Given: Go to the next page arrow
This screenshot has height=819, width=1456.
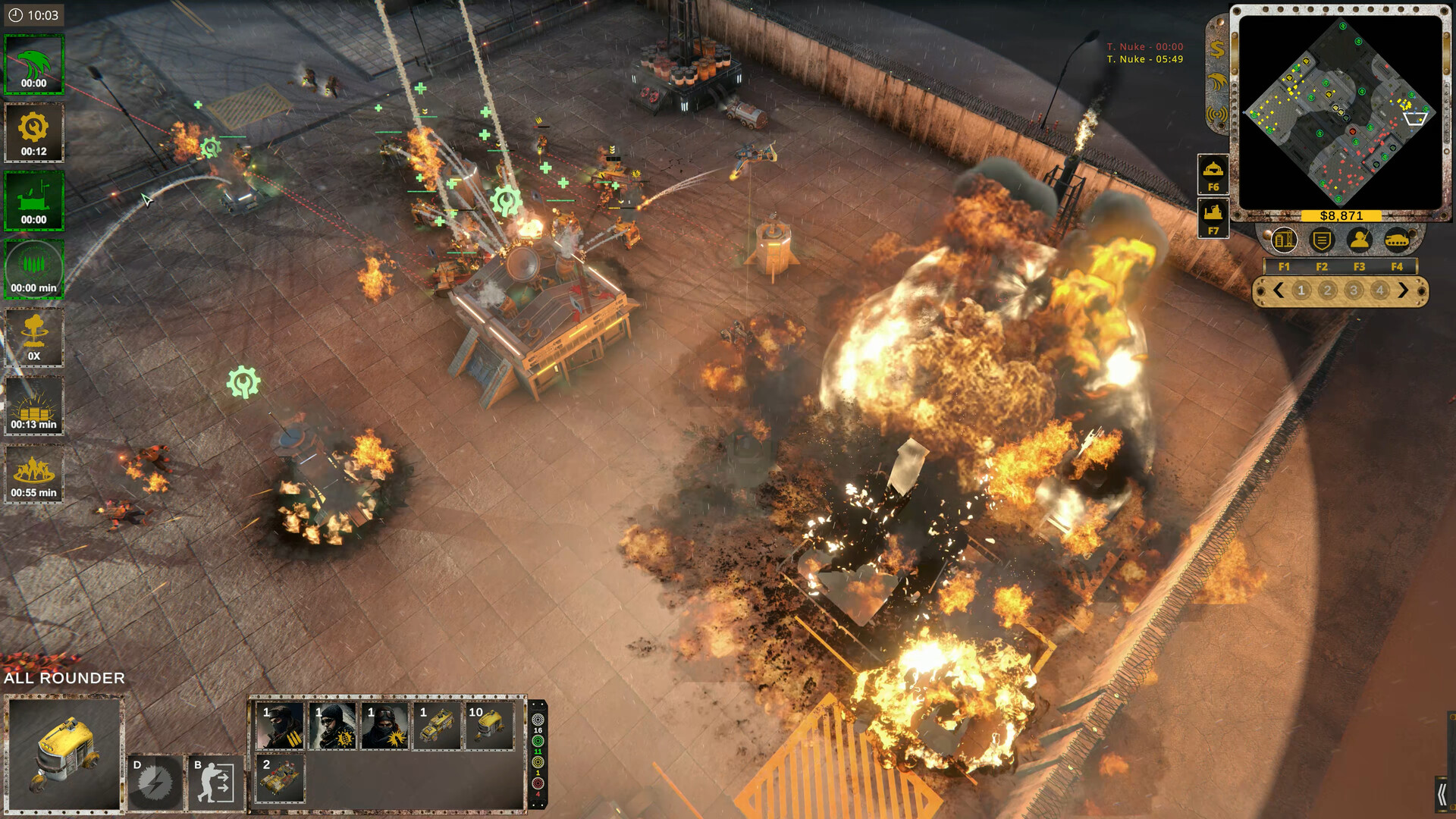Looking at the screenshot, I should click(x=1403, y=290).
